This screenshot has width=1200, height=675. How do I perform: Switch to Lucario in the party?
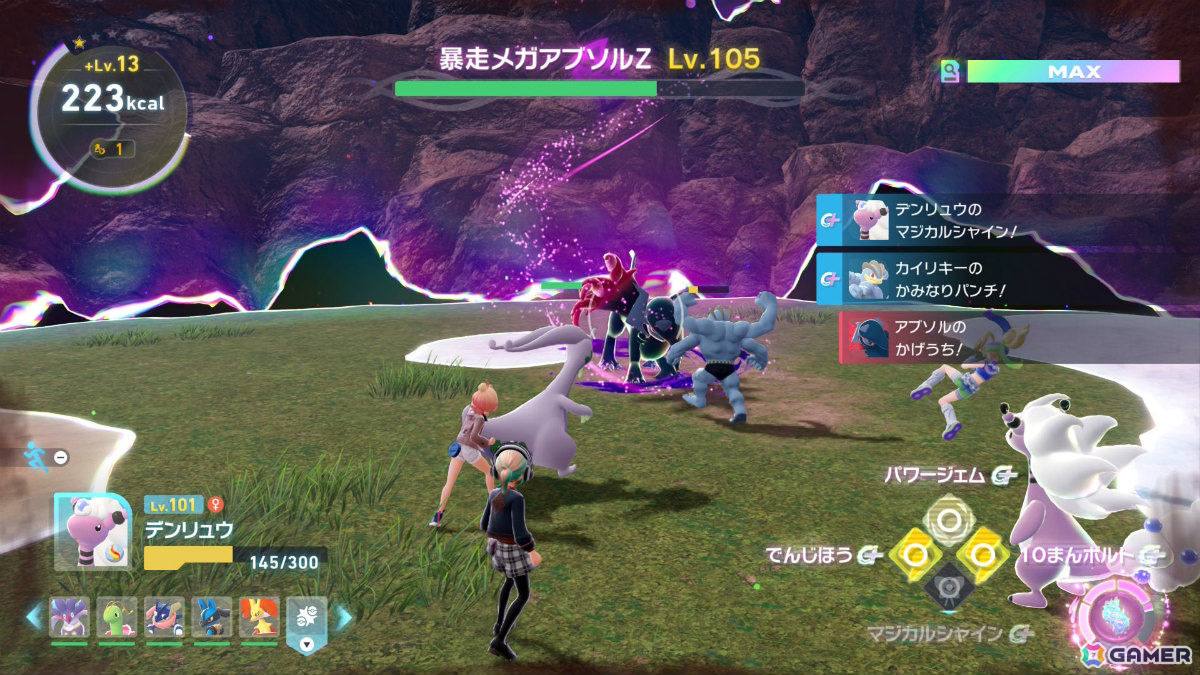coord(212,618)
